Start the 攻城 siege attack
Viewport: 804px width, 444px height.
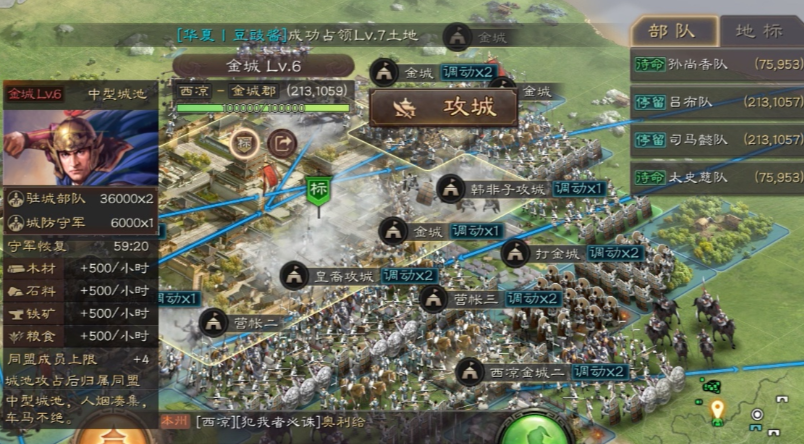pyautogui.click(x=443, y=108)
